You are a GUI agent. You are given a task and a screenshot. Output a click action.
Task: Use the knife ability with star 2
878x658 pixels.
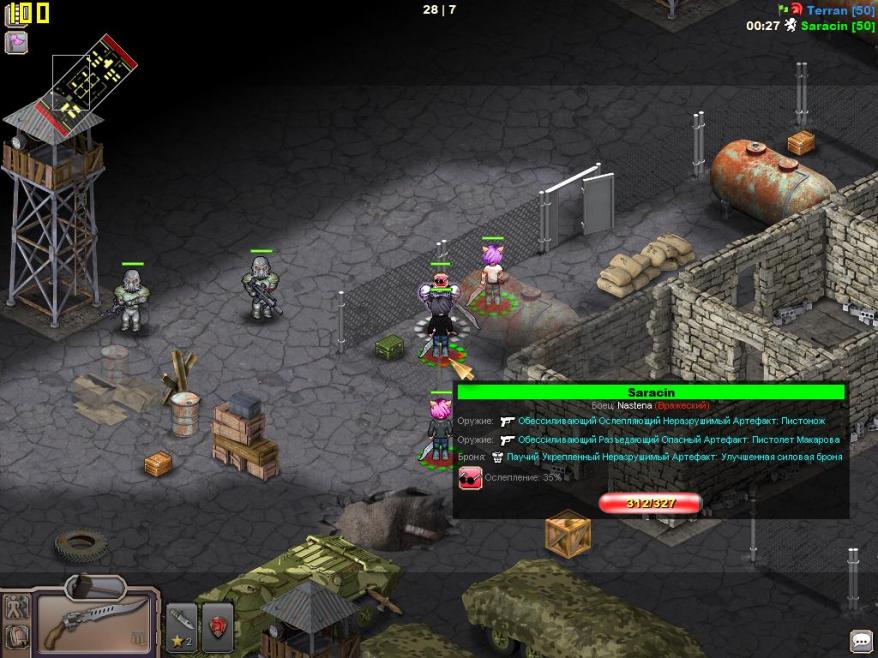181,627
